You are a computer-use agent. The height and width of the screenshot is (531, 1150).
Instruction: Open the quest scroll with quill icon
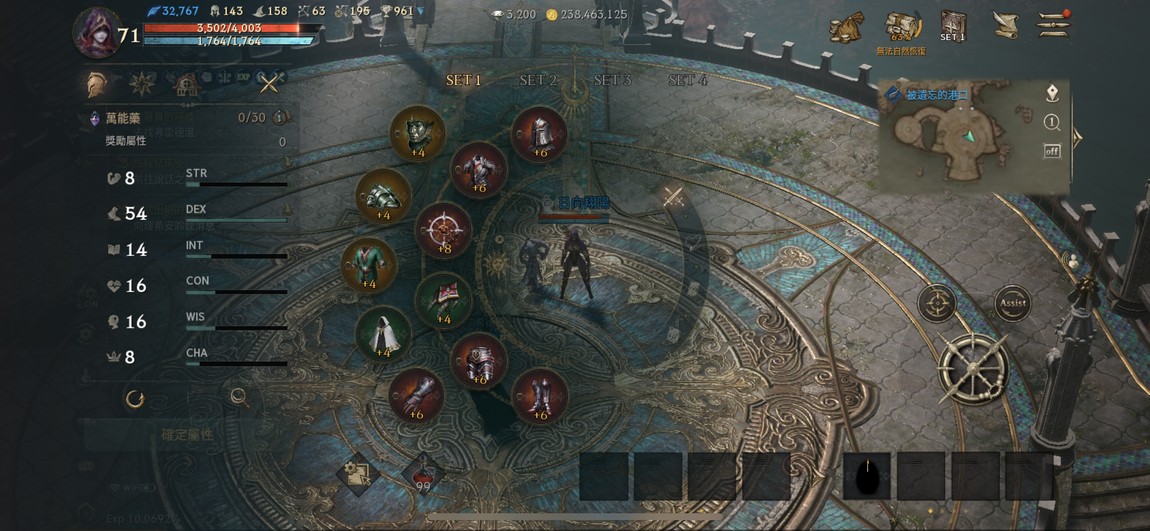1005,25
